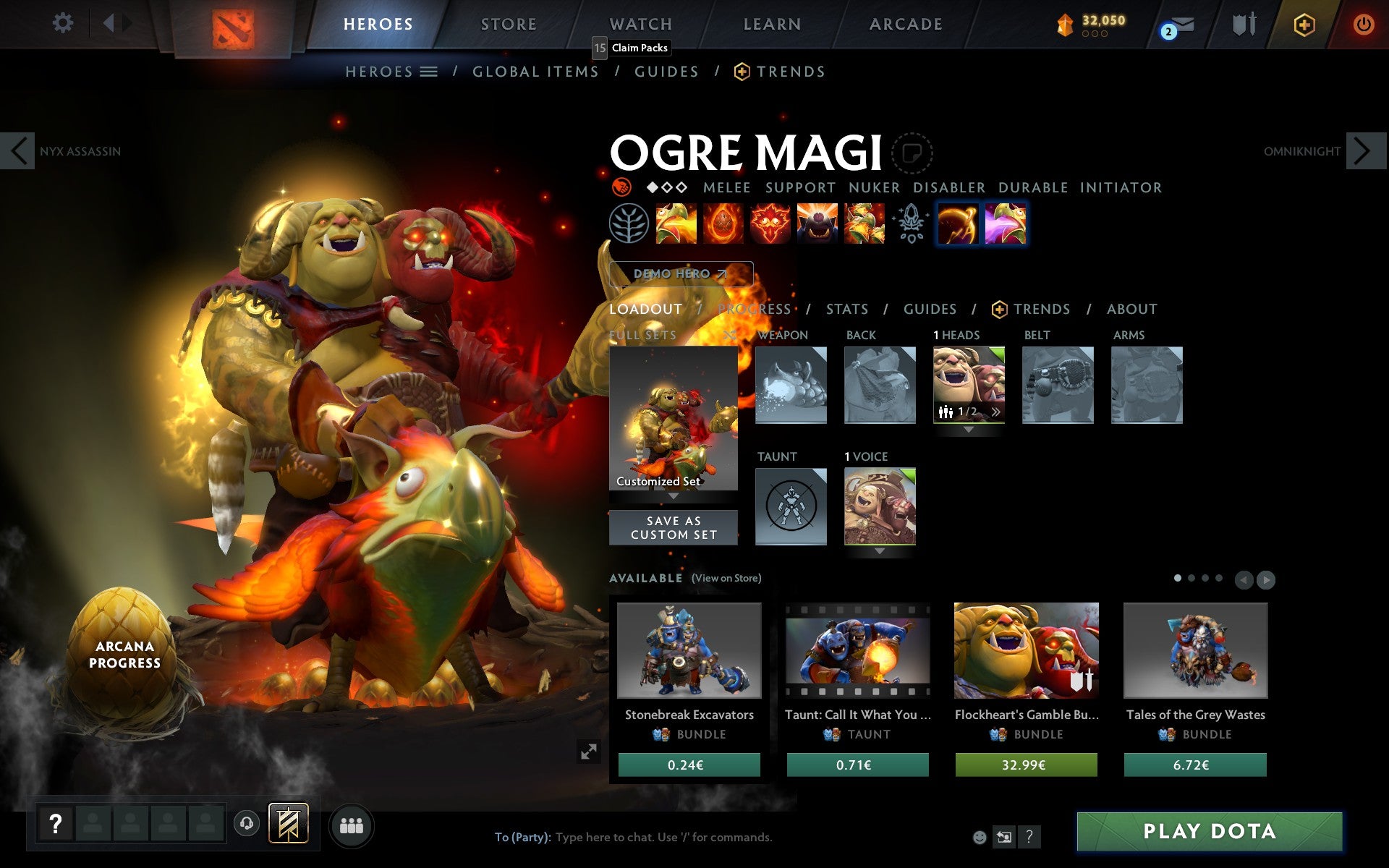Click the Play Dota button
The width and height of the screenshot is (1389, 868).
tap(1210, 832)
